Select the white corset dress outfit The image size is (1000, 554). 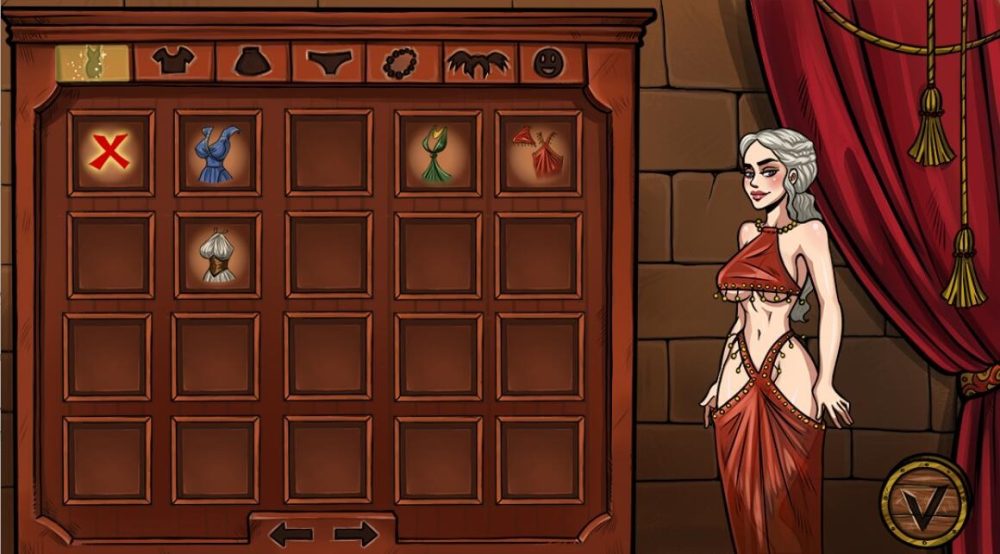click(217, 255)
